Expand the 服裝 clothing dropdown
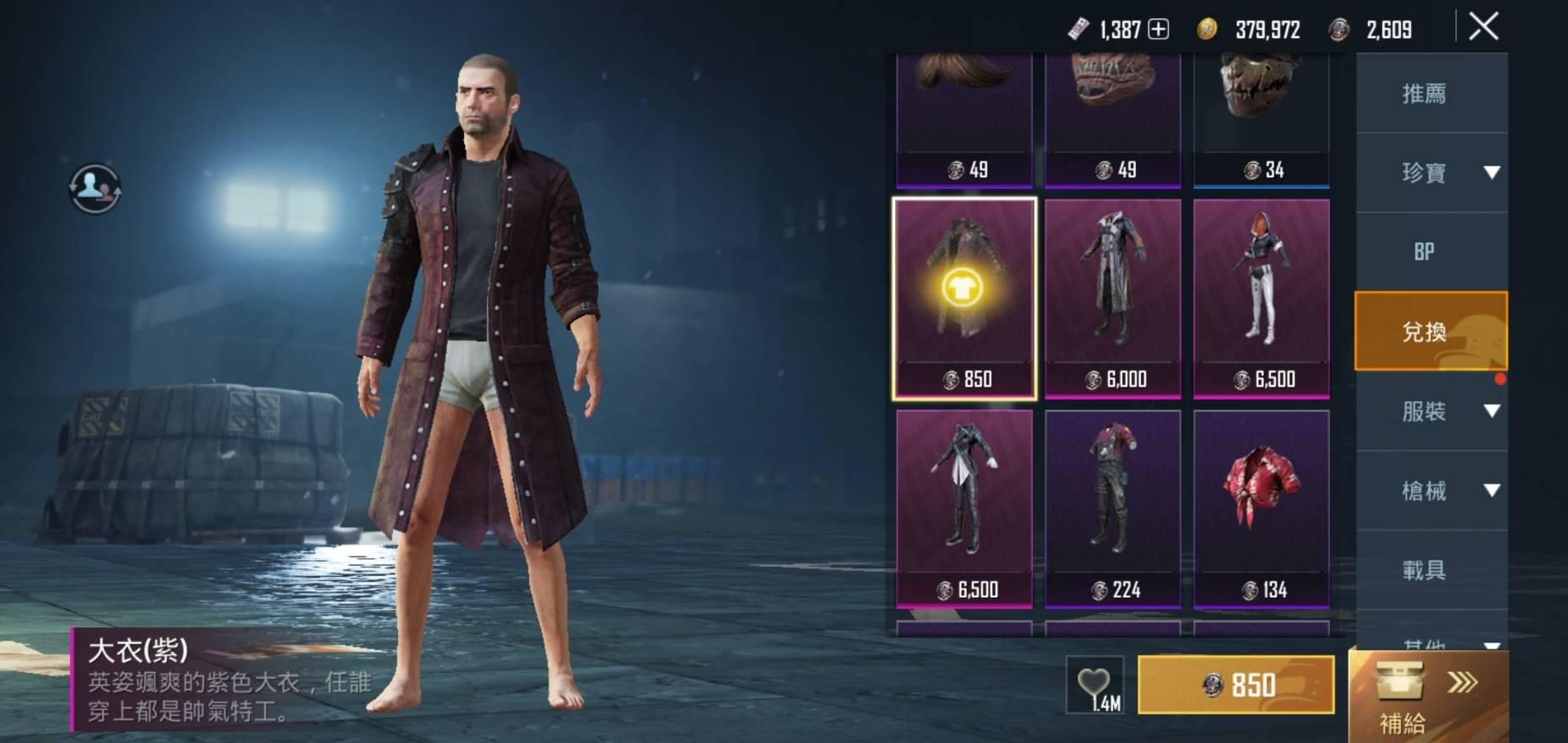 coord(1490,411)
